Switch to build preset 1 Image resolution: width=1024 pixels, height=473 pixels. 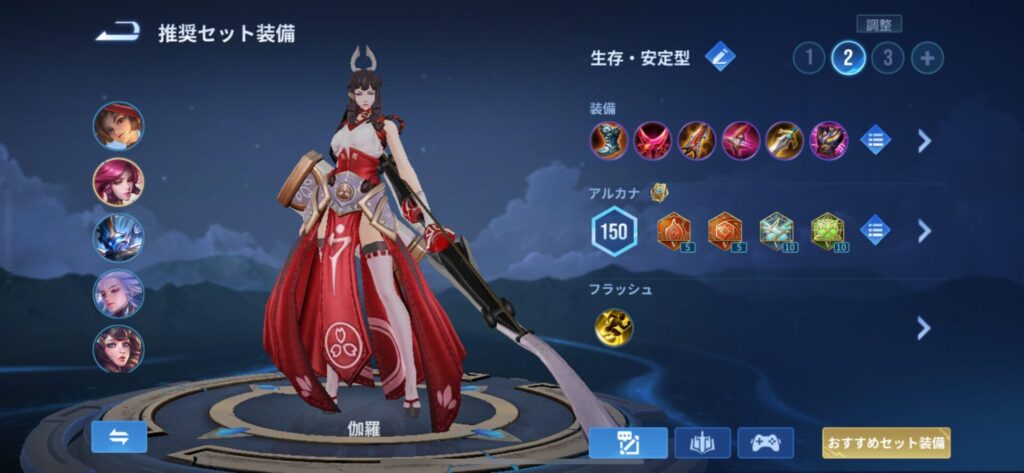click(x=808, y=58)
